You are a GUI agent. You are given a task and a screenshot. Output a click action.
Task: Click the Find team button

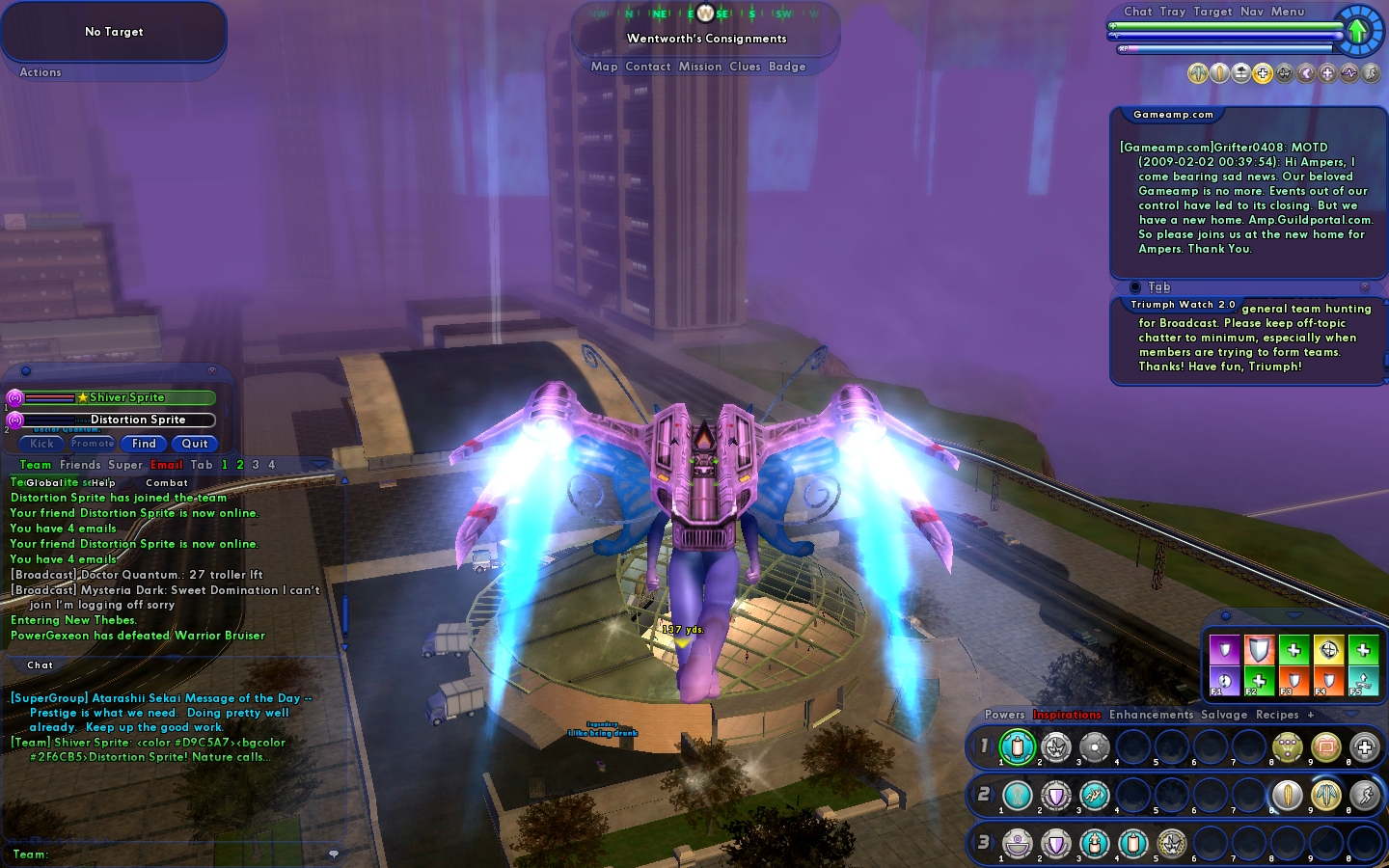(x=144, y=444)
